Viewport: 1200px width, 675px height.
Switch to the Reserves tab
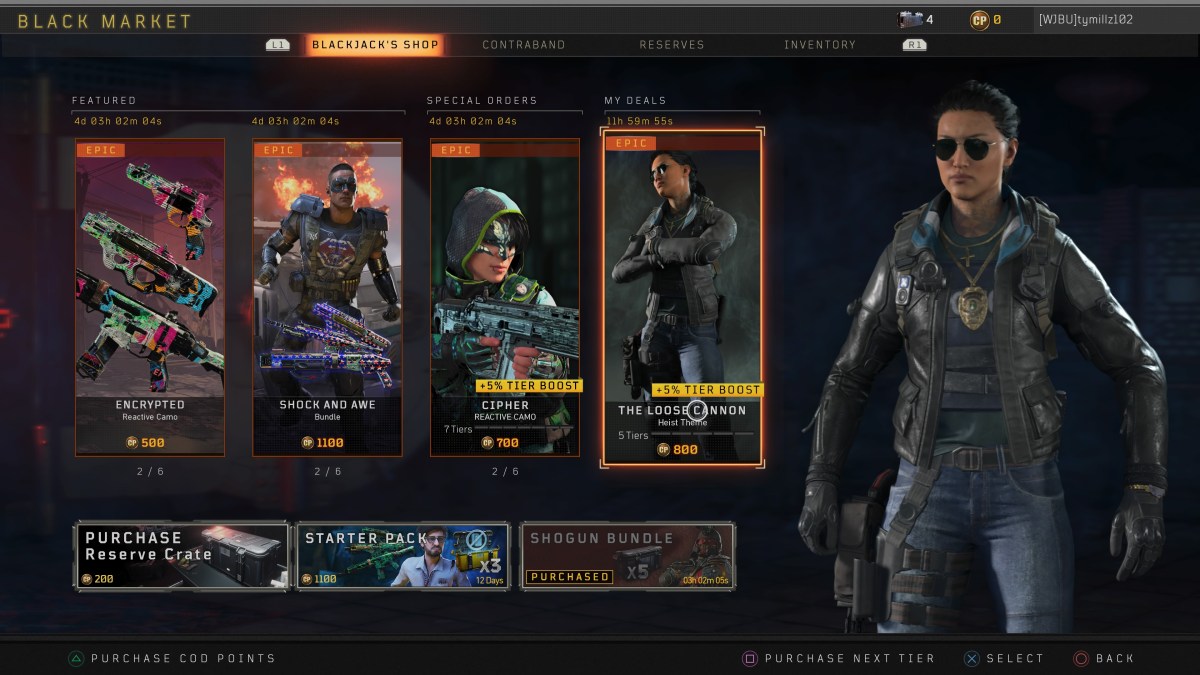[672, 45]
